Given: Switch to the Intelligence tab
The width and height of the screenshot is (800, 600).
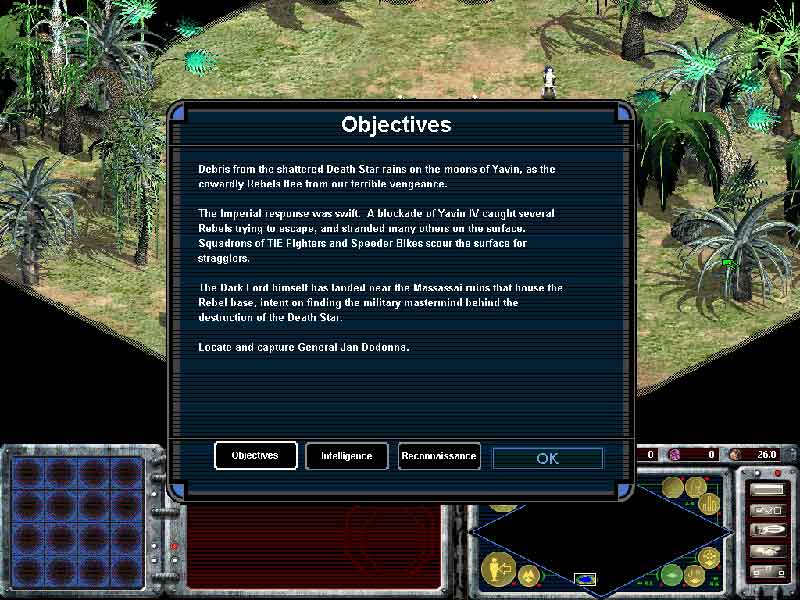Looking at the screenshot, I should 346,456.
